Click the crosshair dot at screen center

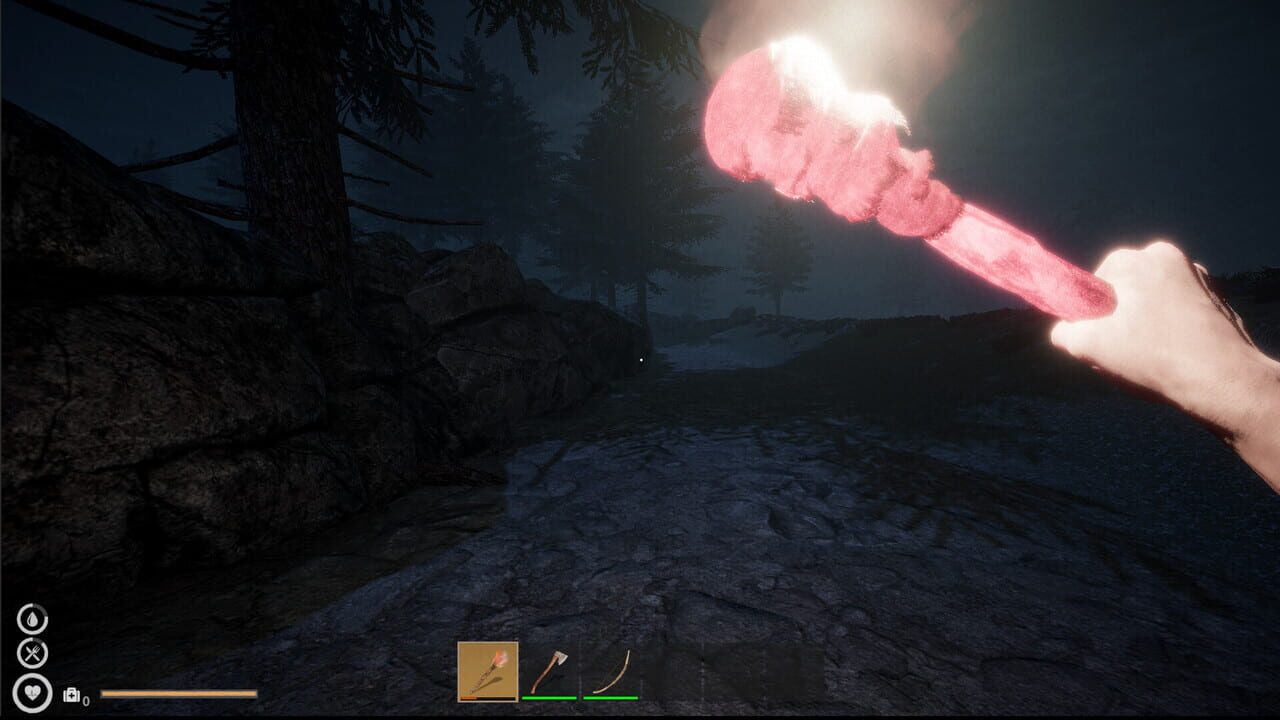pos(640,360)
